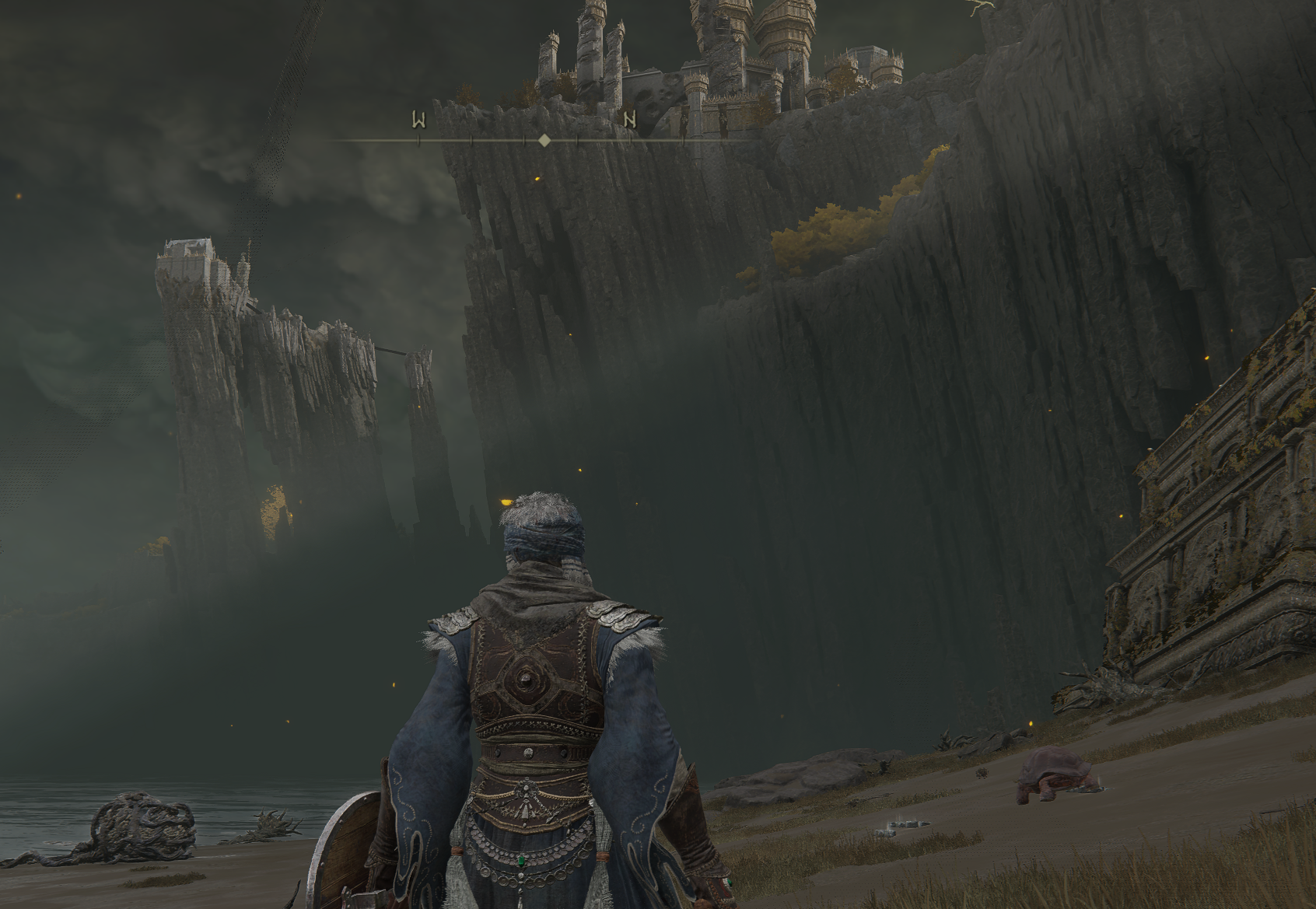This screenshot has width=1316, height=909.
Task: Click the rightmost tick on the compass bar
Action: click(x=684, y=141)
